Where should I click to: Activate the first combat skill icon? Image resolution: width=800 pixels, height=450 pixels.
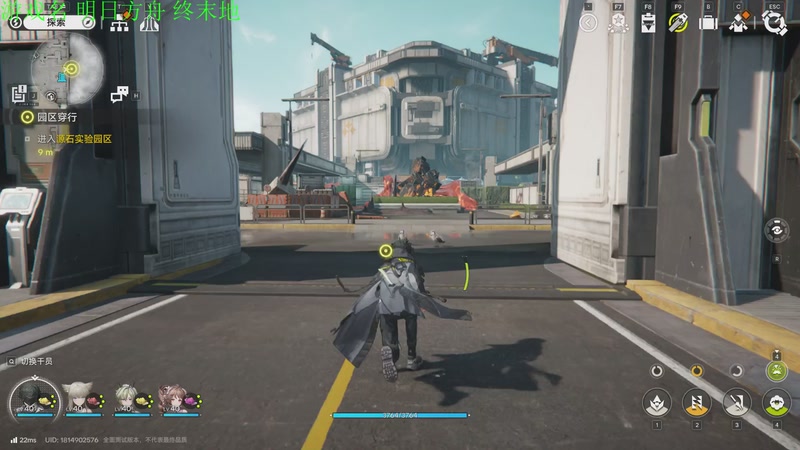[657, 402]
